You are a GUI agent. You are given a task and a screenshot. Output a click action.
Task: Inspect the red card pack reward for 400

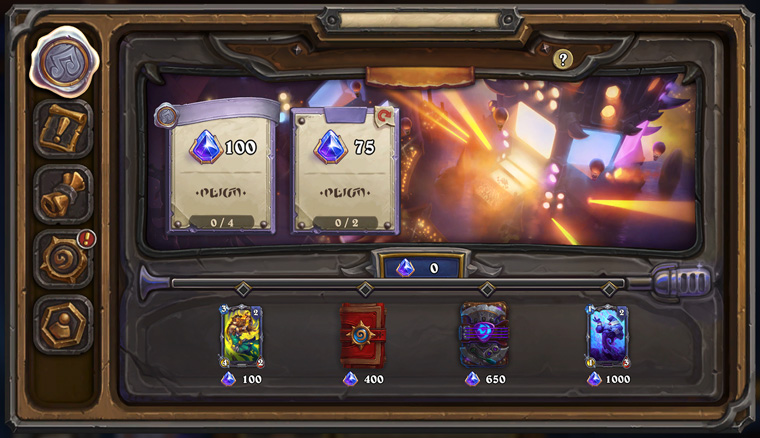[362, 335]
